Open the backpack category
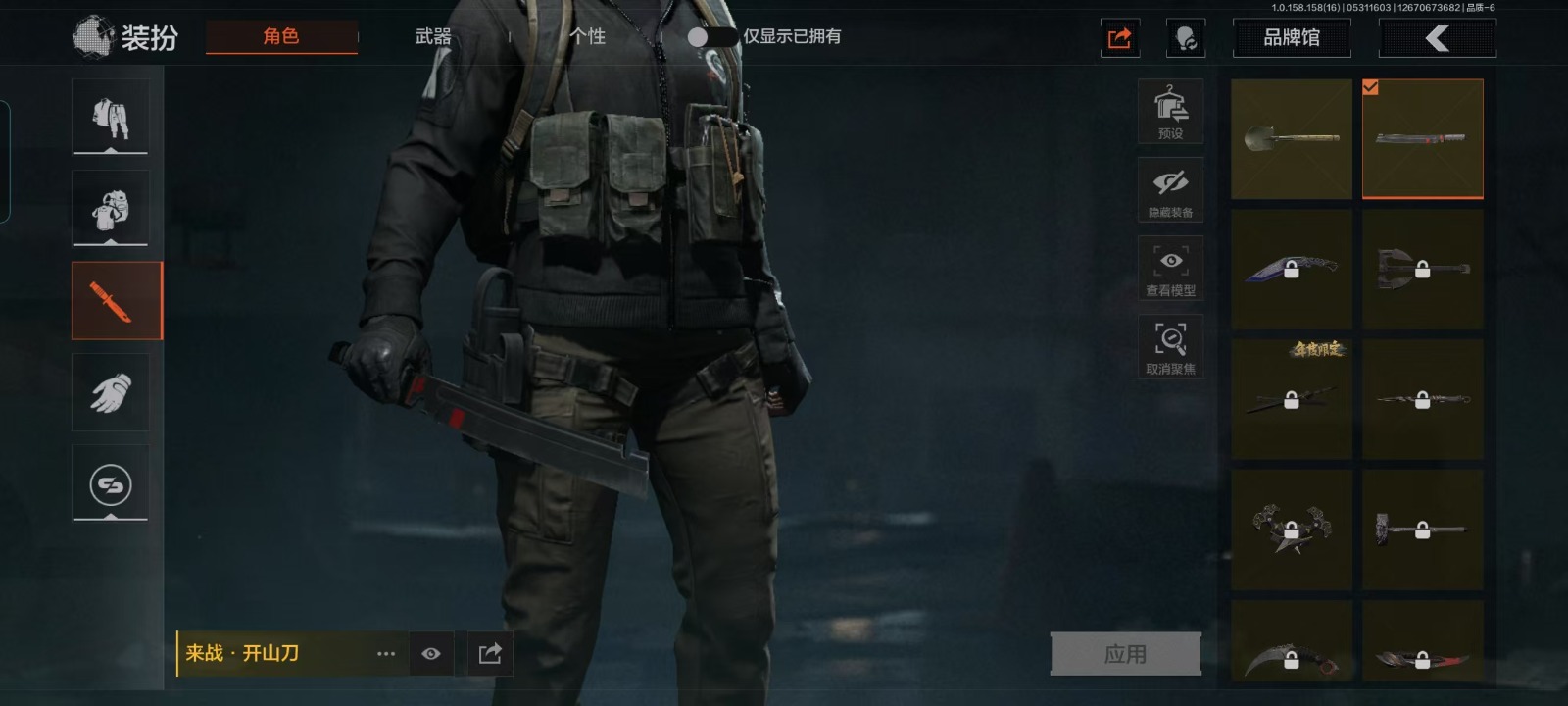Screen dimensions: 1568x706 [x=111, y=209]
